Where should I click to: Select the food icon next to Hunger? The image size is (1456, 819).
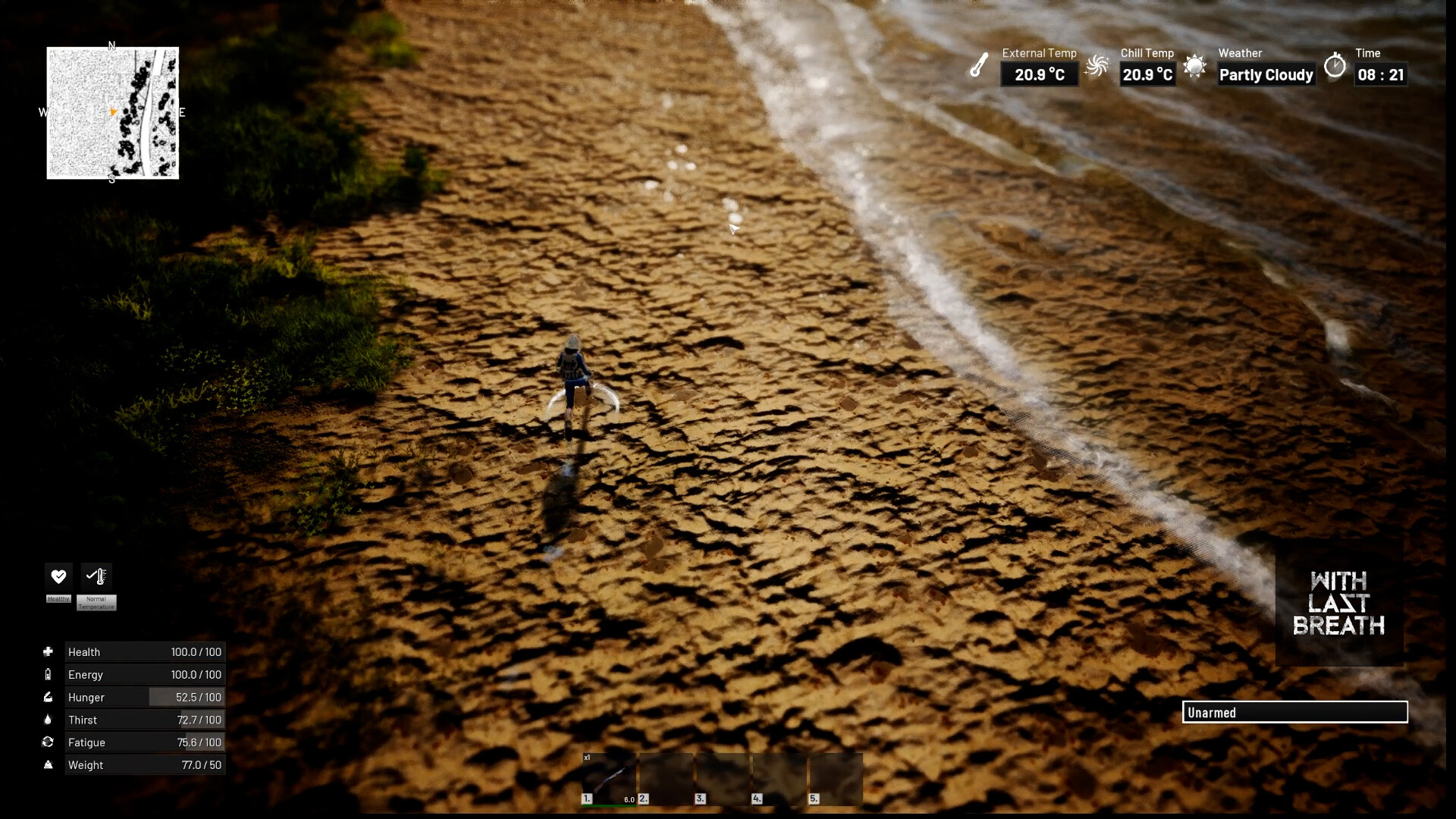[x=49, y=697]
